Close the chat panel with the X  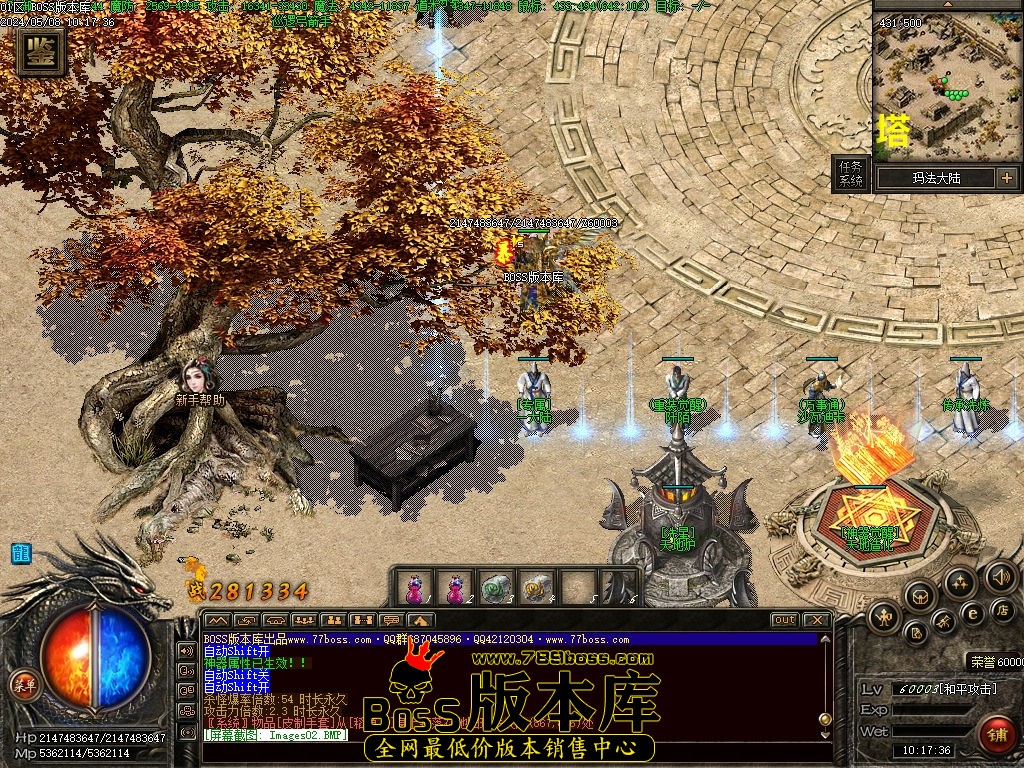pyautogui.click(x=816, y=620)
